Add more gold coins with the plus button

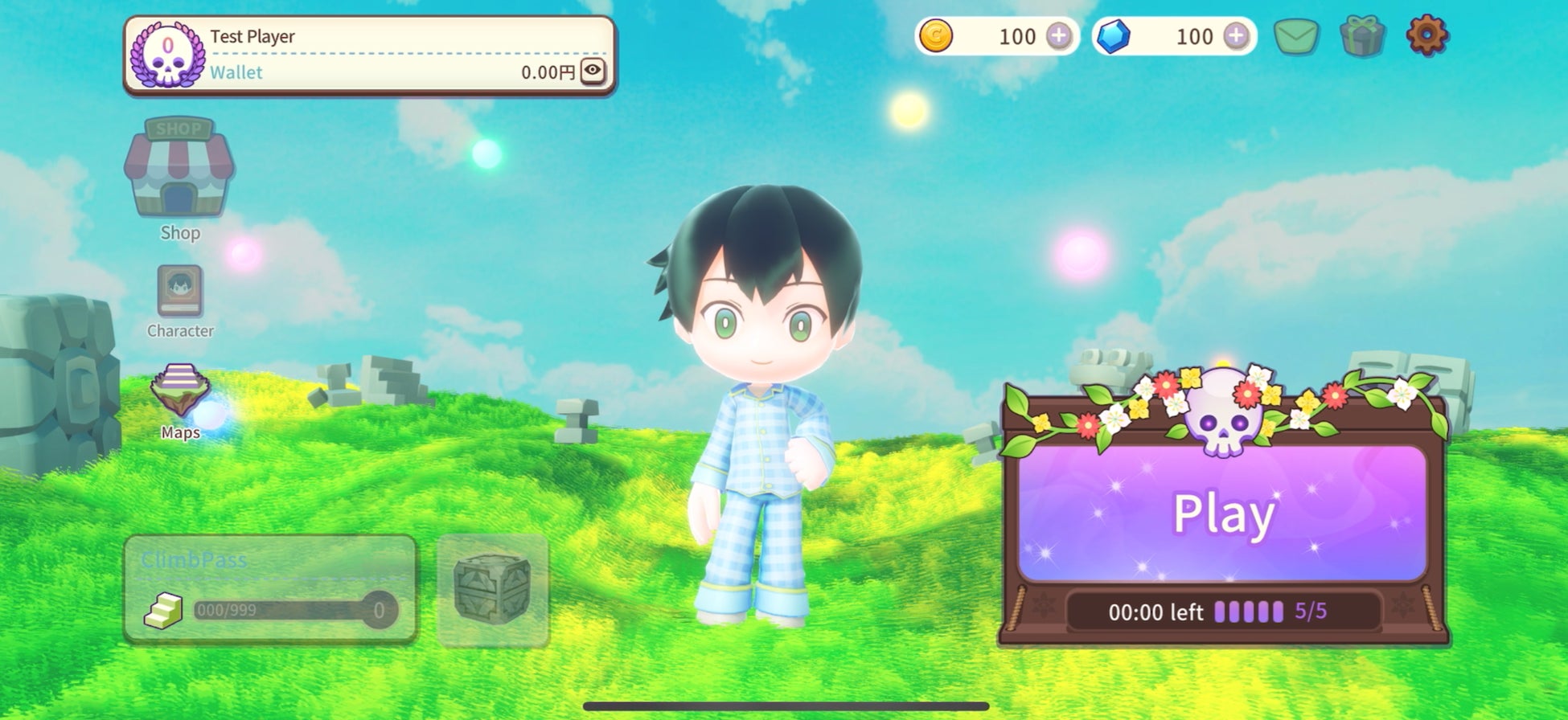[x=1059, y=36]
